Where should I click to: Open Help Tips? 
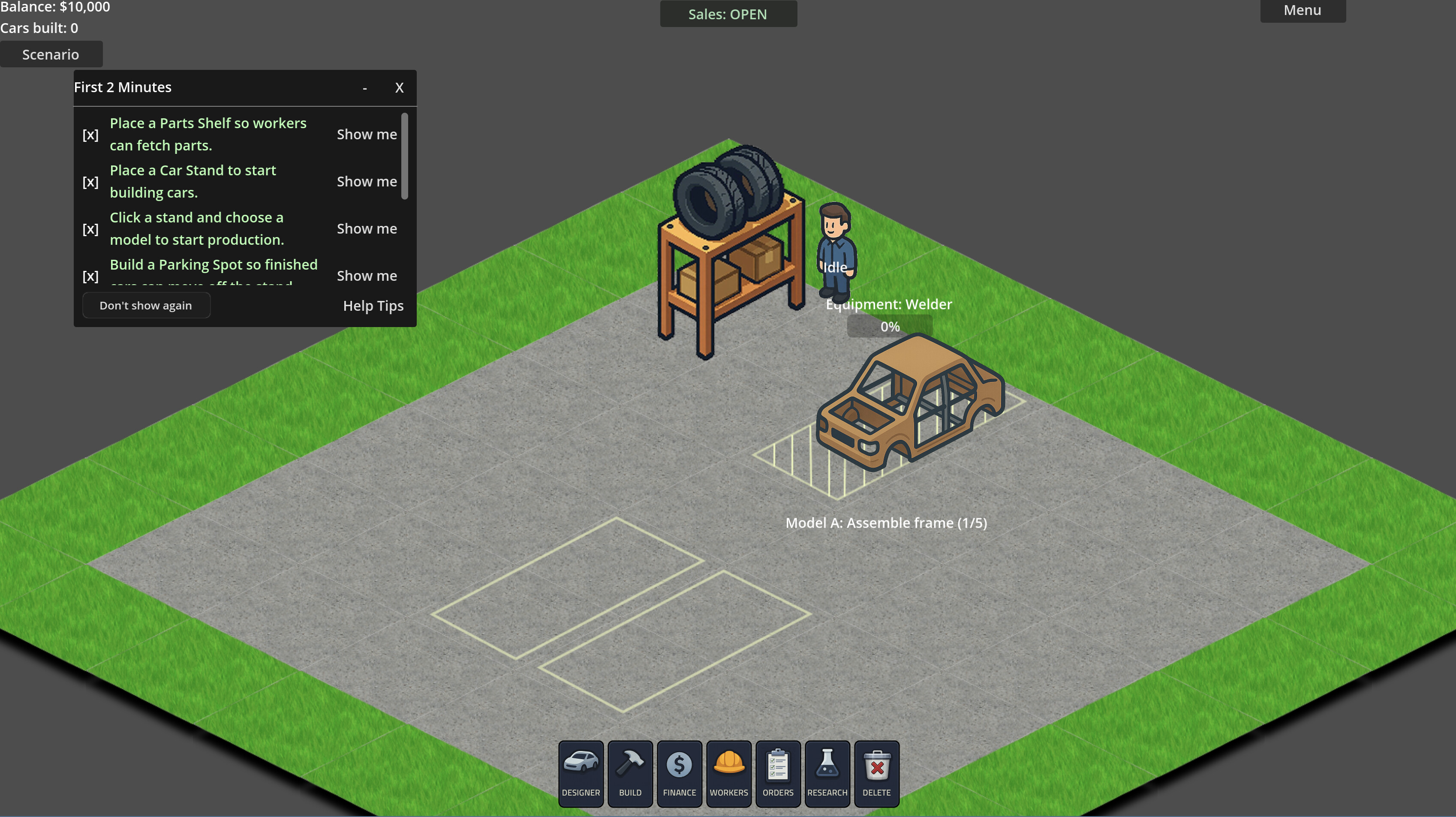click(373, 306)
